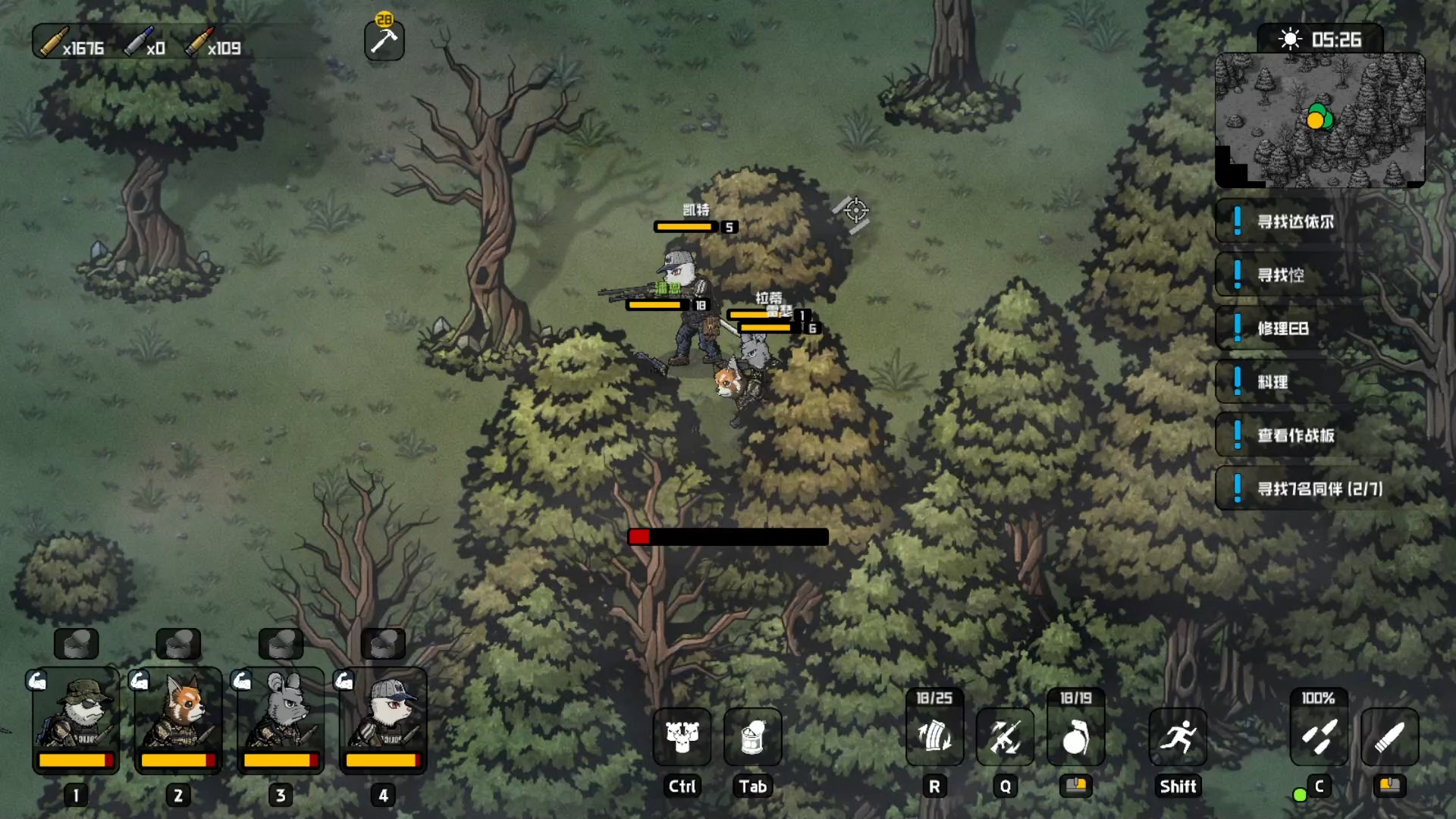Choose the gray mouse squad member portrait
Image resolution: width=1456 pixels, height=819 pixels.
pyautogui.click(x=281, y=717)
